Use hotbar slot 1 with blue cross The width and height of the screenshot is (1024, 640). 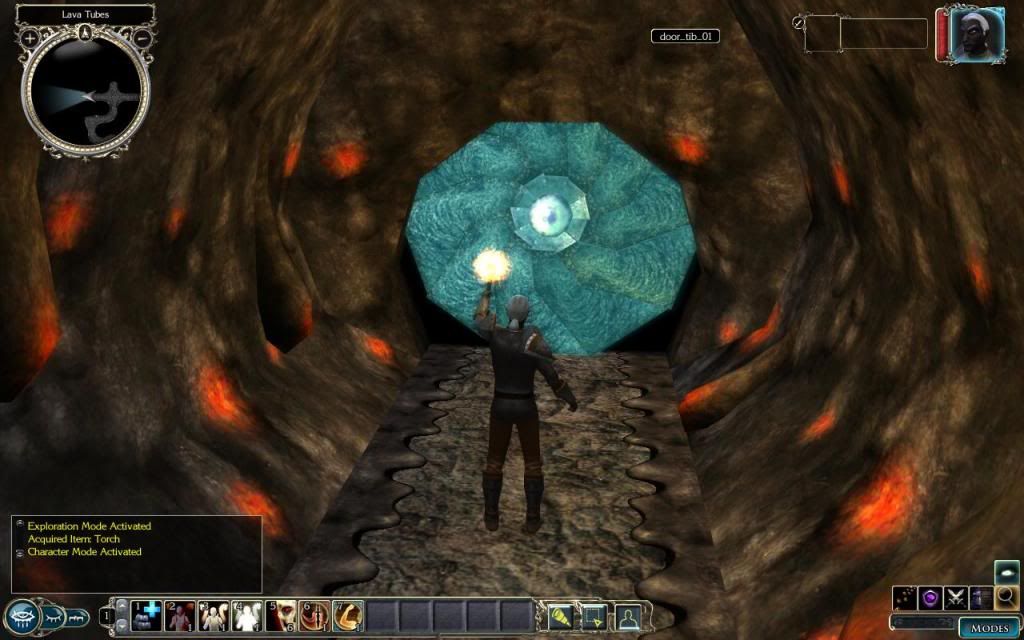(147, 616)
